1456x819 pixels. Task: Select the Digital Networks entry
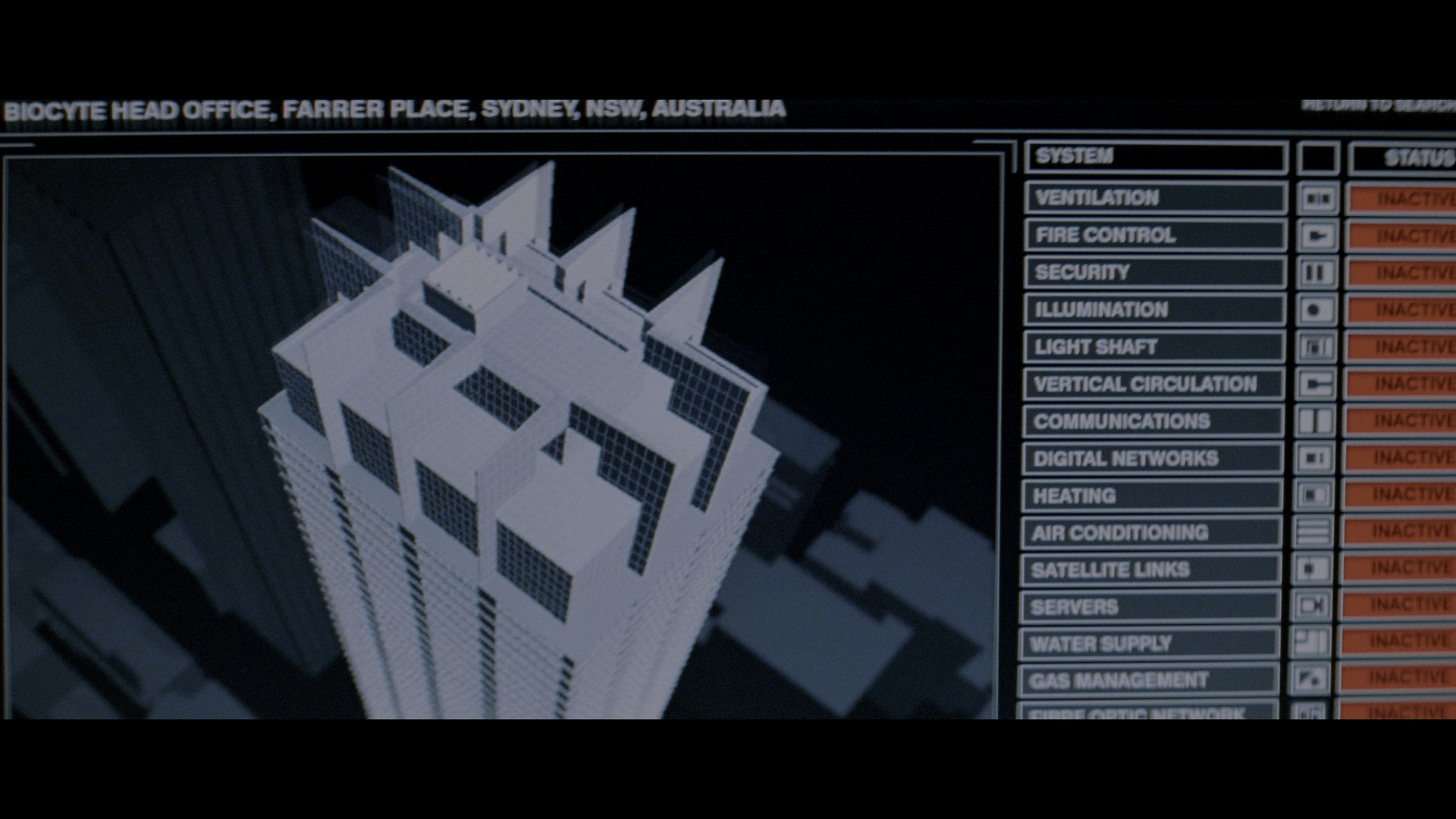[1151, 458]
